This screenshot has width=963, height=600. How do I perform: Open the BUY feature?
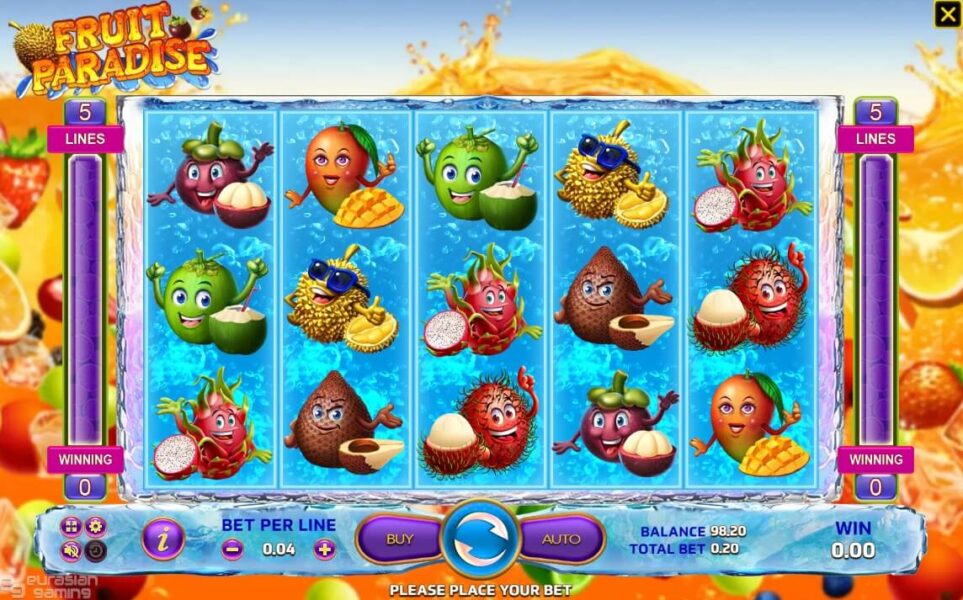400,539
